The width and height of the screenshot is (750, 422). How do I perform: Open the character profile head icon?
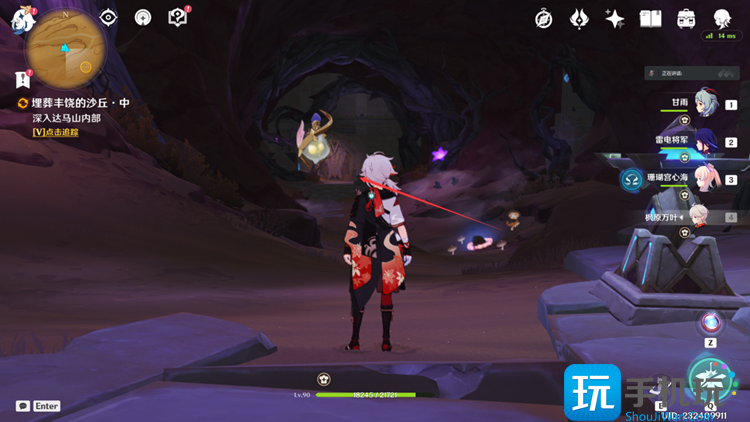pos(722,18)
